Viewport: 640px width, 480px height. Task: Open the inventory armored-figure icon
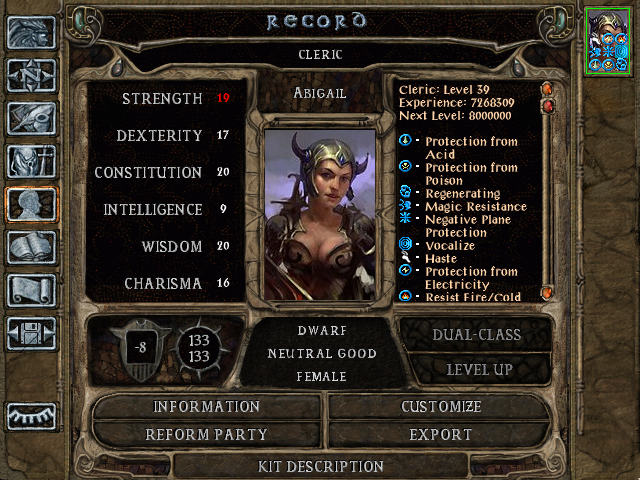[30, 161]
